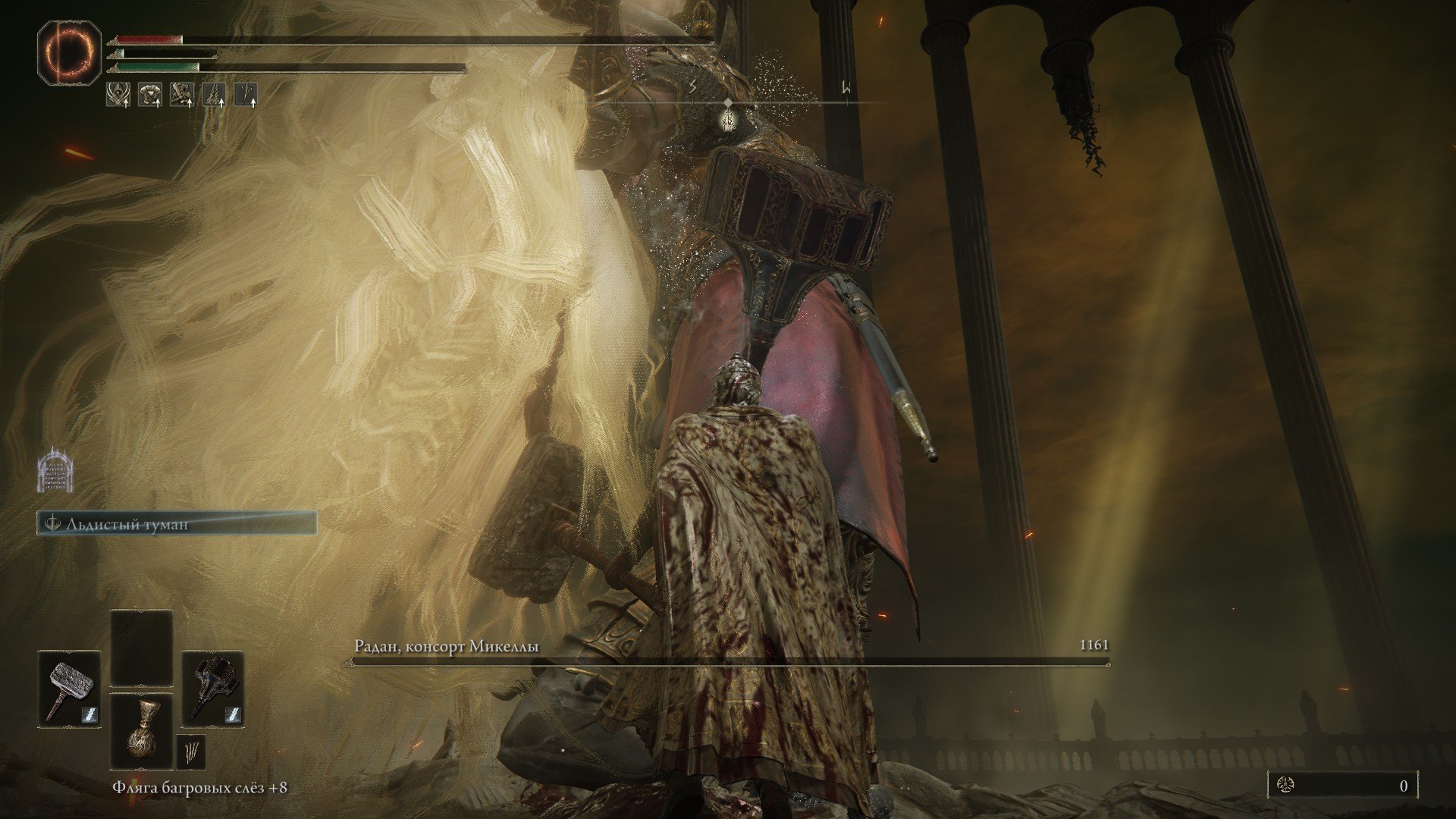This screenshot has height=819, width=1456.
Task: Select the dark ornate hammer weapon slot
Action: coord(212,690)
